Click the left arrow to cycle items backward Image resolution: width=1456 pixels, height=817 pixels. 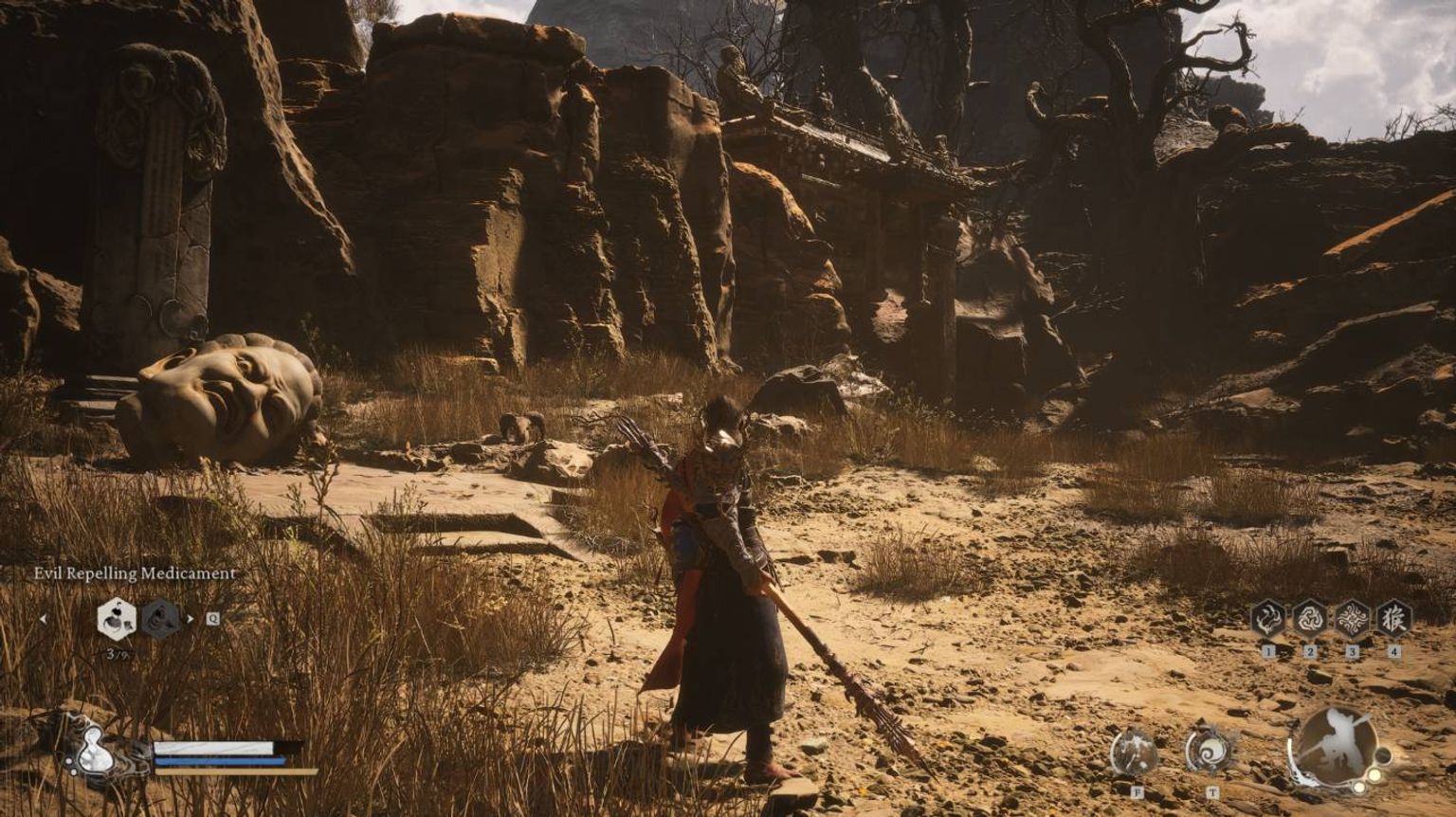(x=45, y=619)
